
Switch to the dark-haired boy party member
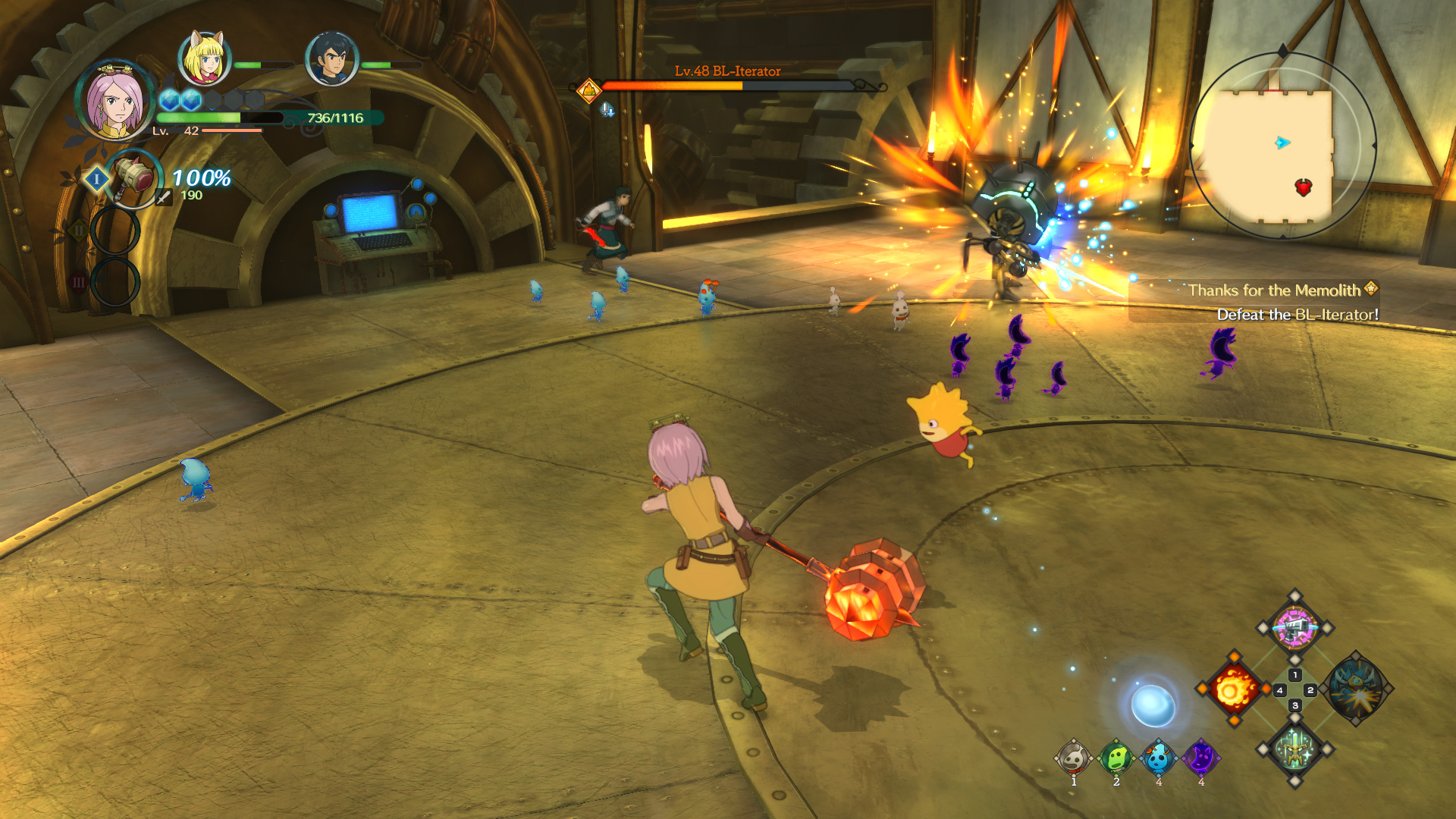tap(331, 58)
